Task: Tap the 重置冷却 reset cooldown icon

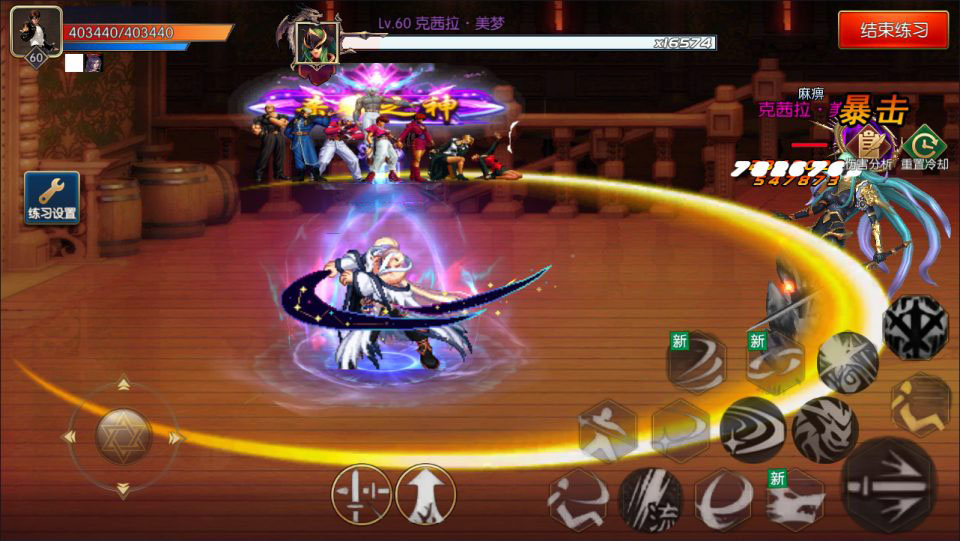Action: (x=925, y=145)
